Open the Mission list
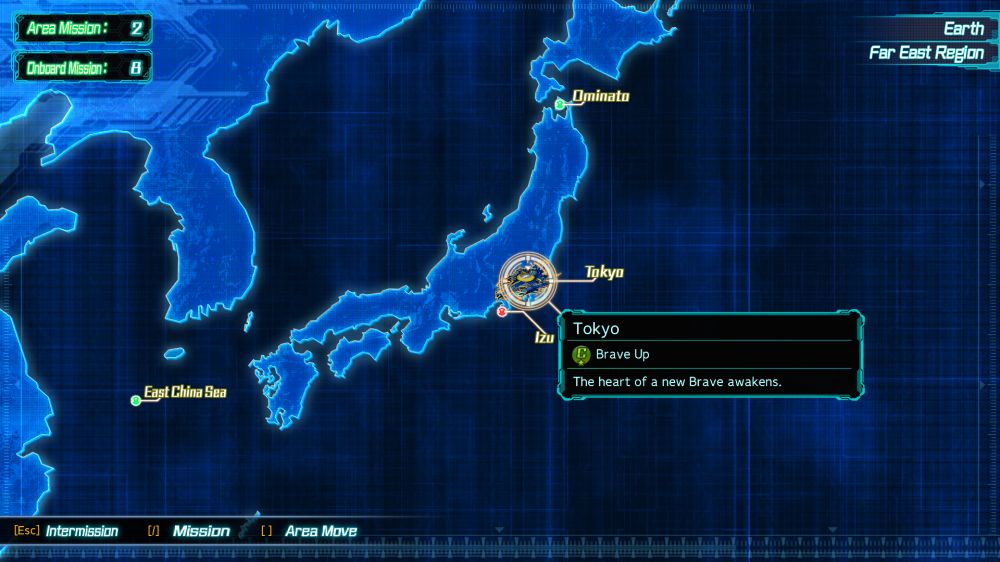This screenshot has height=562, width=1000. coord(200,531)
